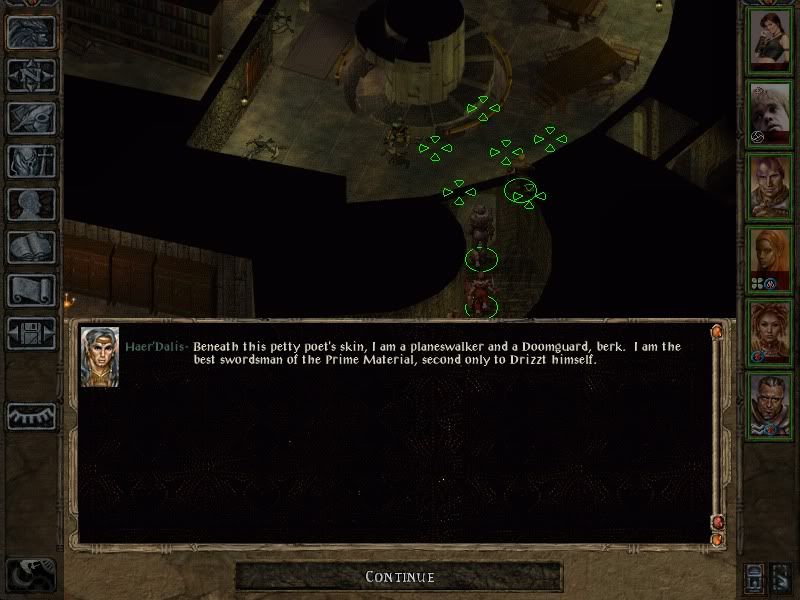Select the orange-haired woman's portrait
This screenshot has height=600, width=800.
[771, 257]
